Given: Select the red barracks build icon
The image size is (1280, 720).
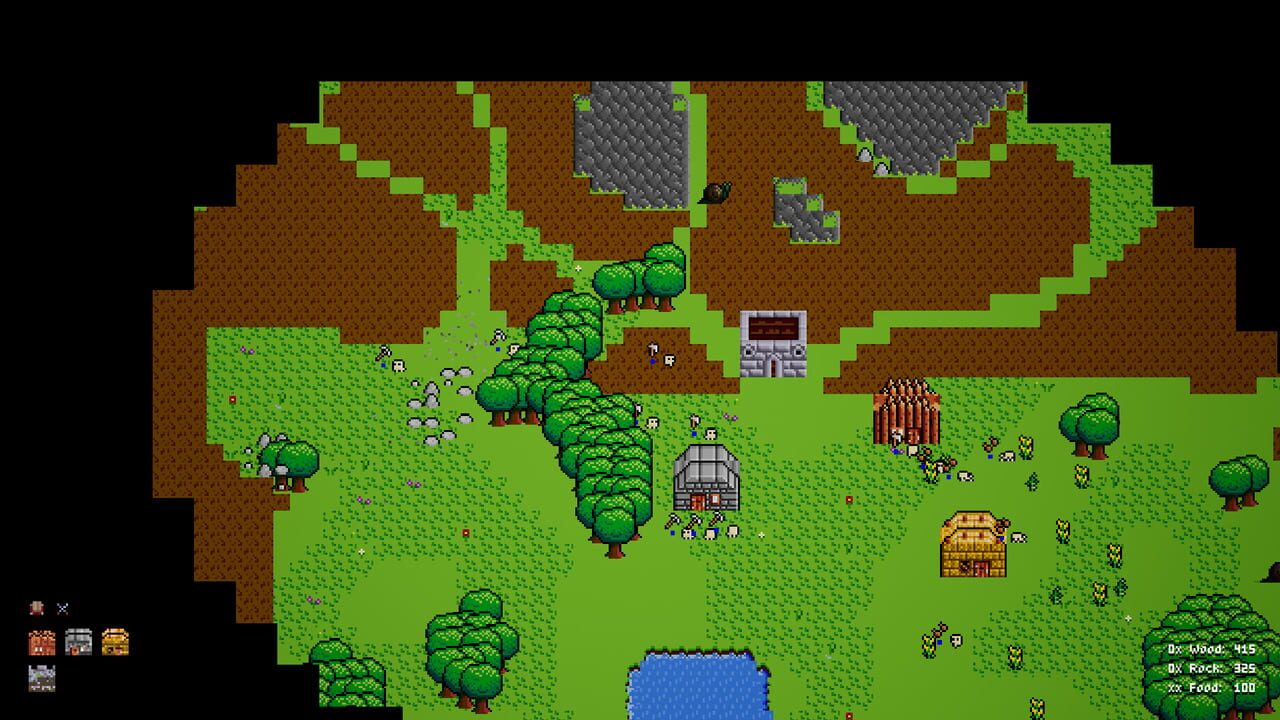Looking at the screenshot, I should click(41, 640).
